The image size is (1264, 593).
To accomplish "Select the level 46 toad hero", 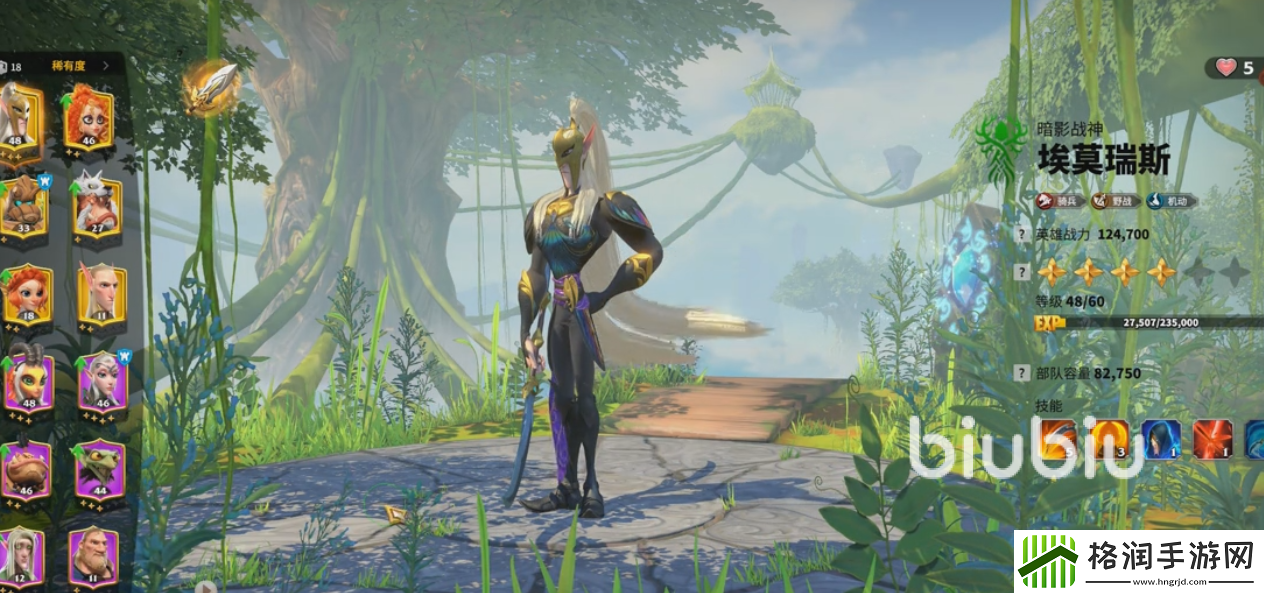I will tap(26, 470).
